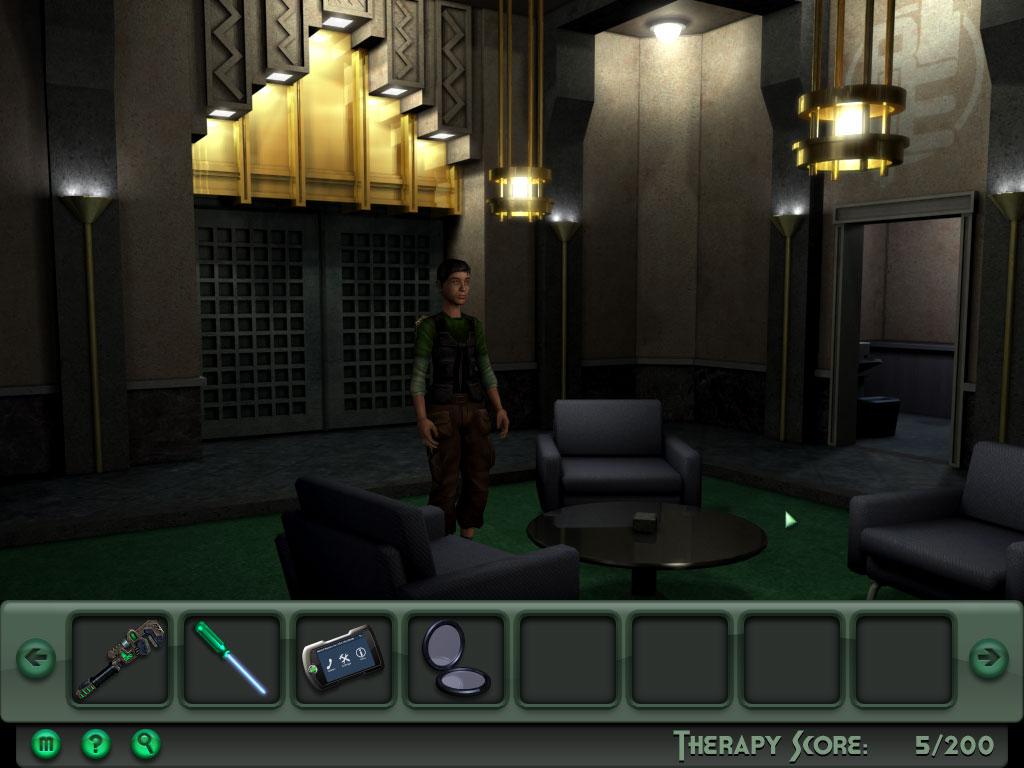1024x768 pixels.
Task: Open help with the question mark button
Action: 96,743
